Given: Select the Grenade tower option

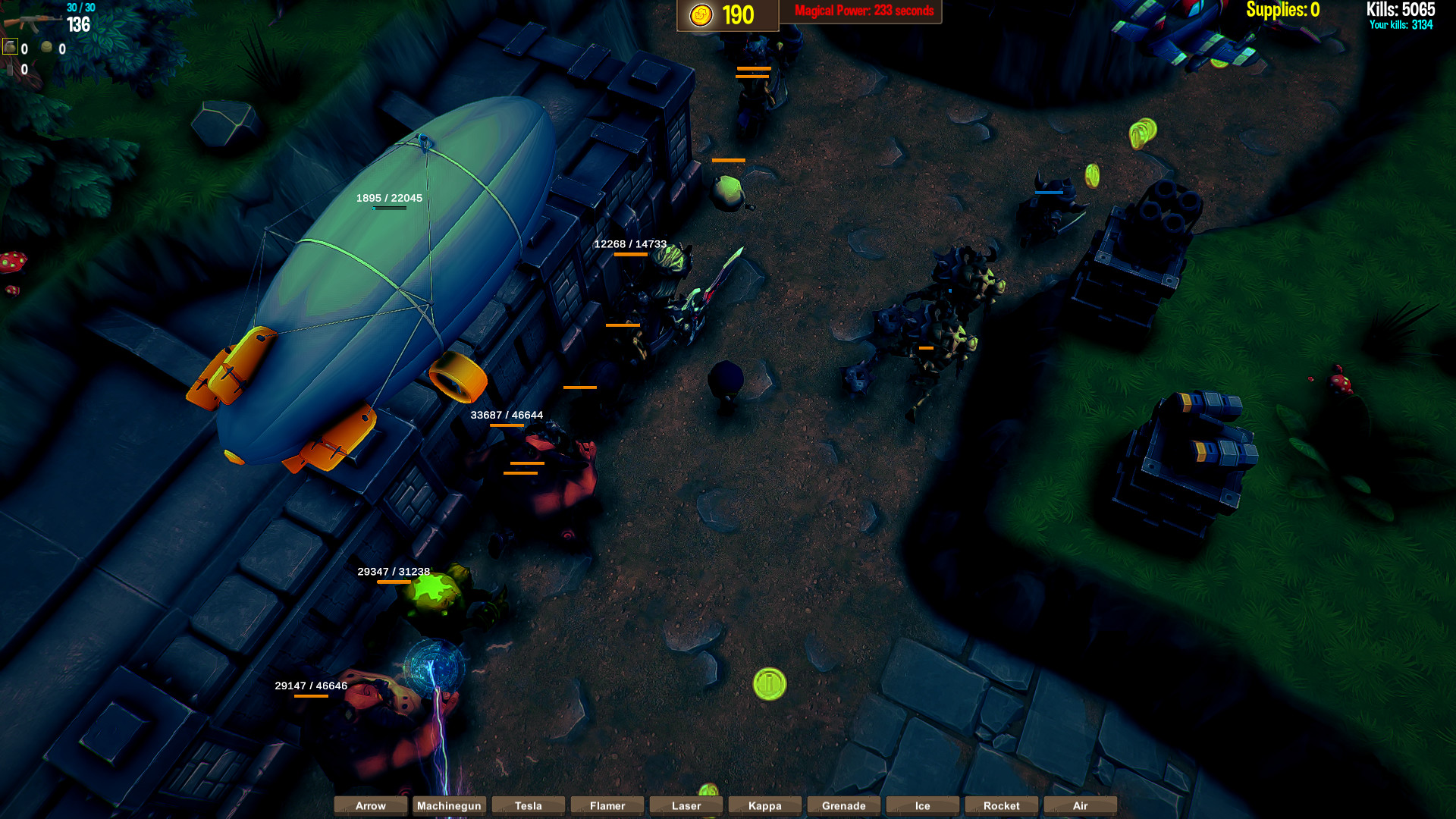Looking at the screenshot, I should (844, 805).
